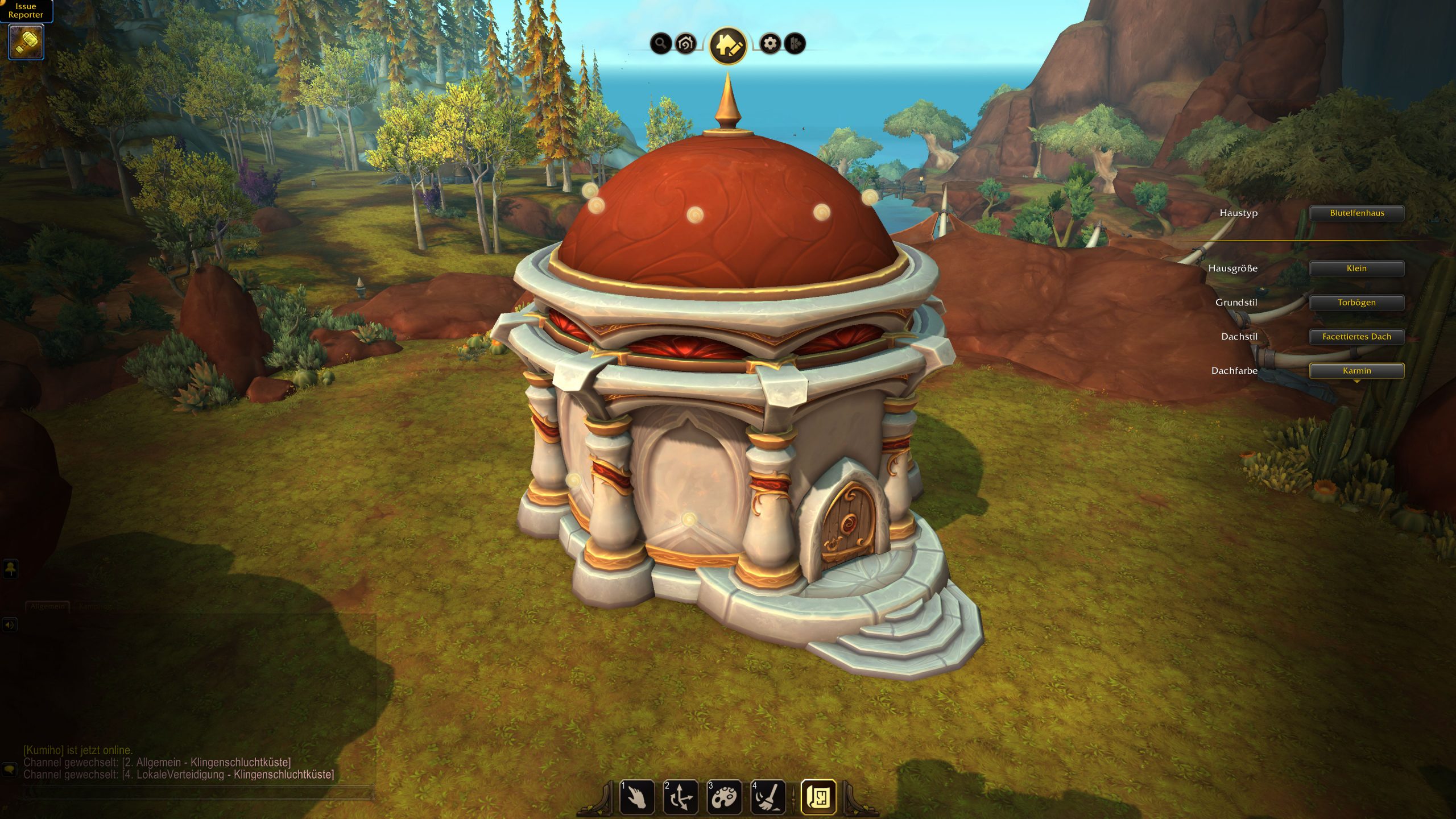Screen dimensions: 1456x819
Task: Open the Grundstil dropdown set to Torbögen
Action: [x=1356, y=303]
